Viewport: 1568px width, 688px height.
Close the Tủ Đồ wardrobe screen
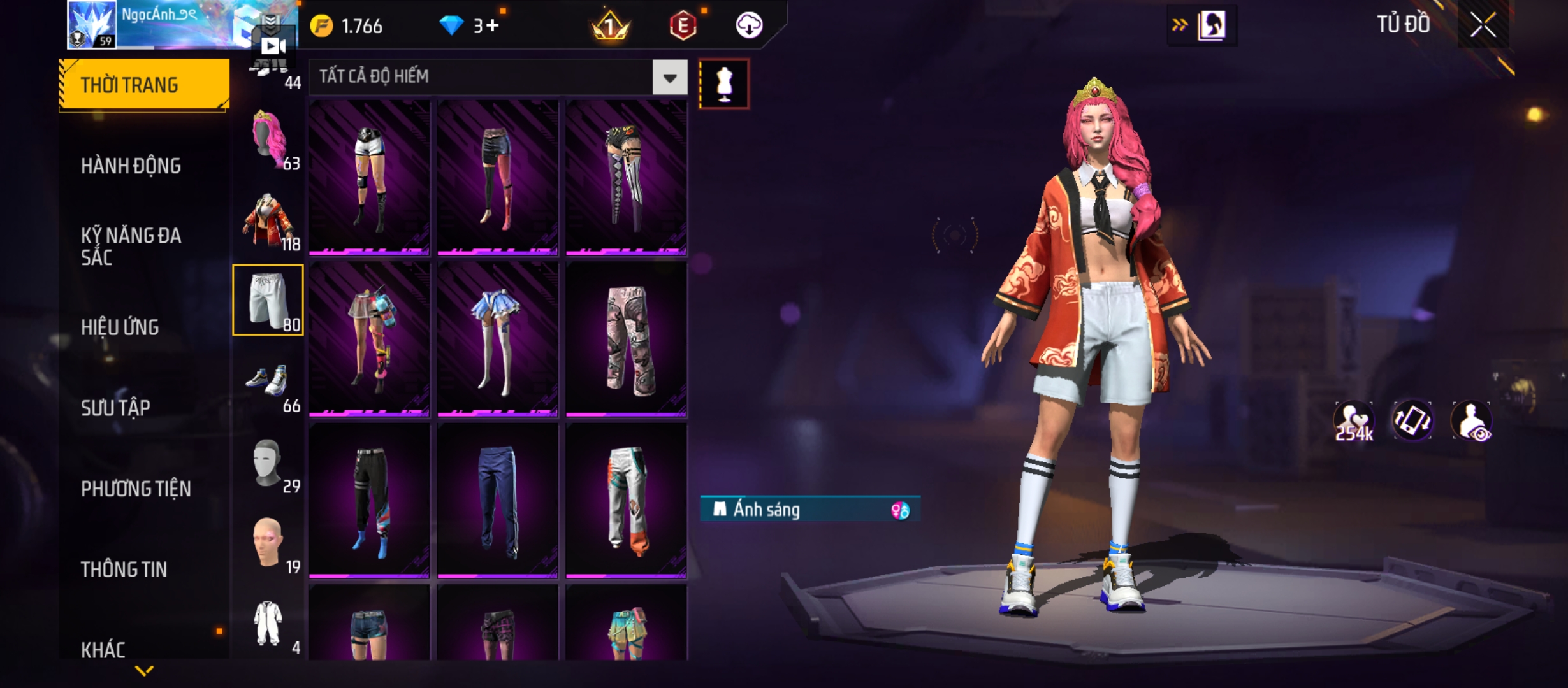pyautogui.click(x=1483, y=25)
